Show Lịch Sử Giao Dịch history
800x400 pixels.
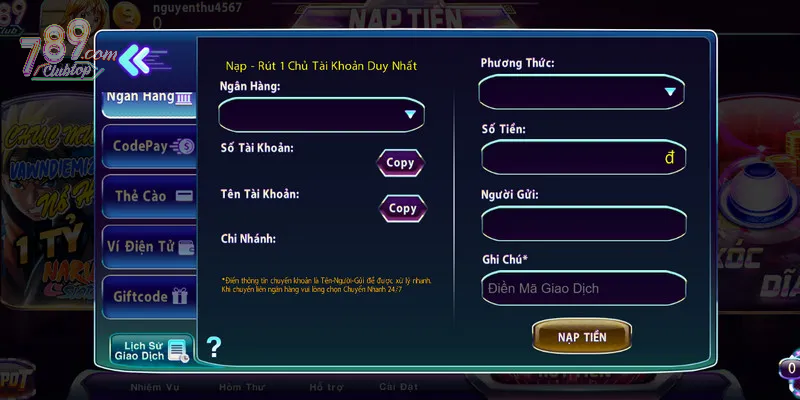pyautogui.click(x=149, y=349)
